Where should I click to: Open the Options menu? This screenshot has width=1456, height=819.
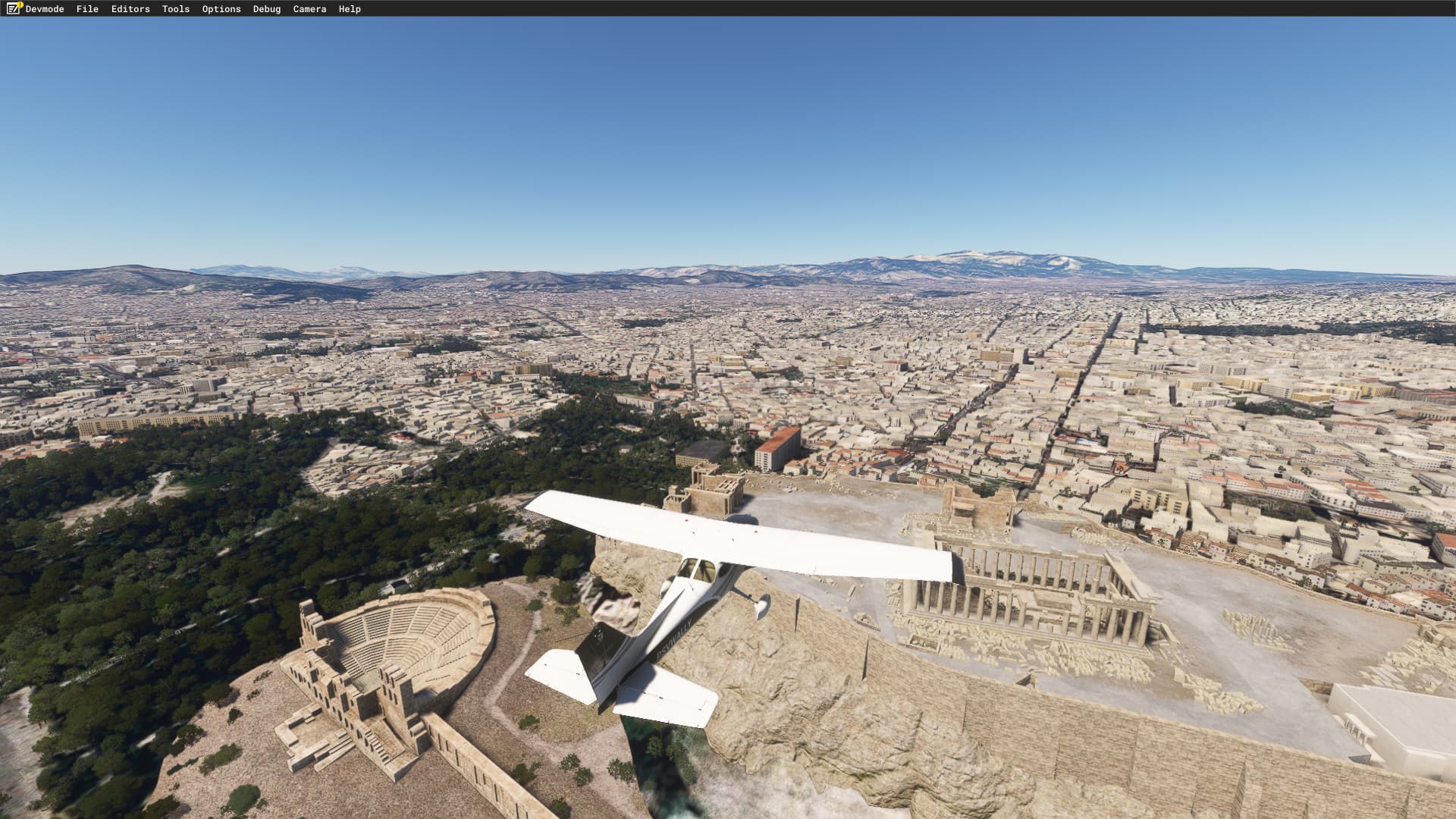[221, 9]
